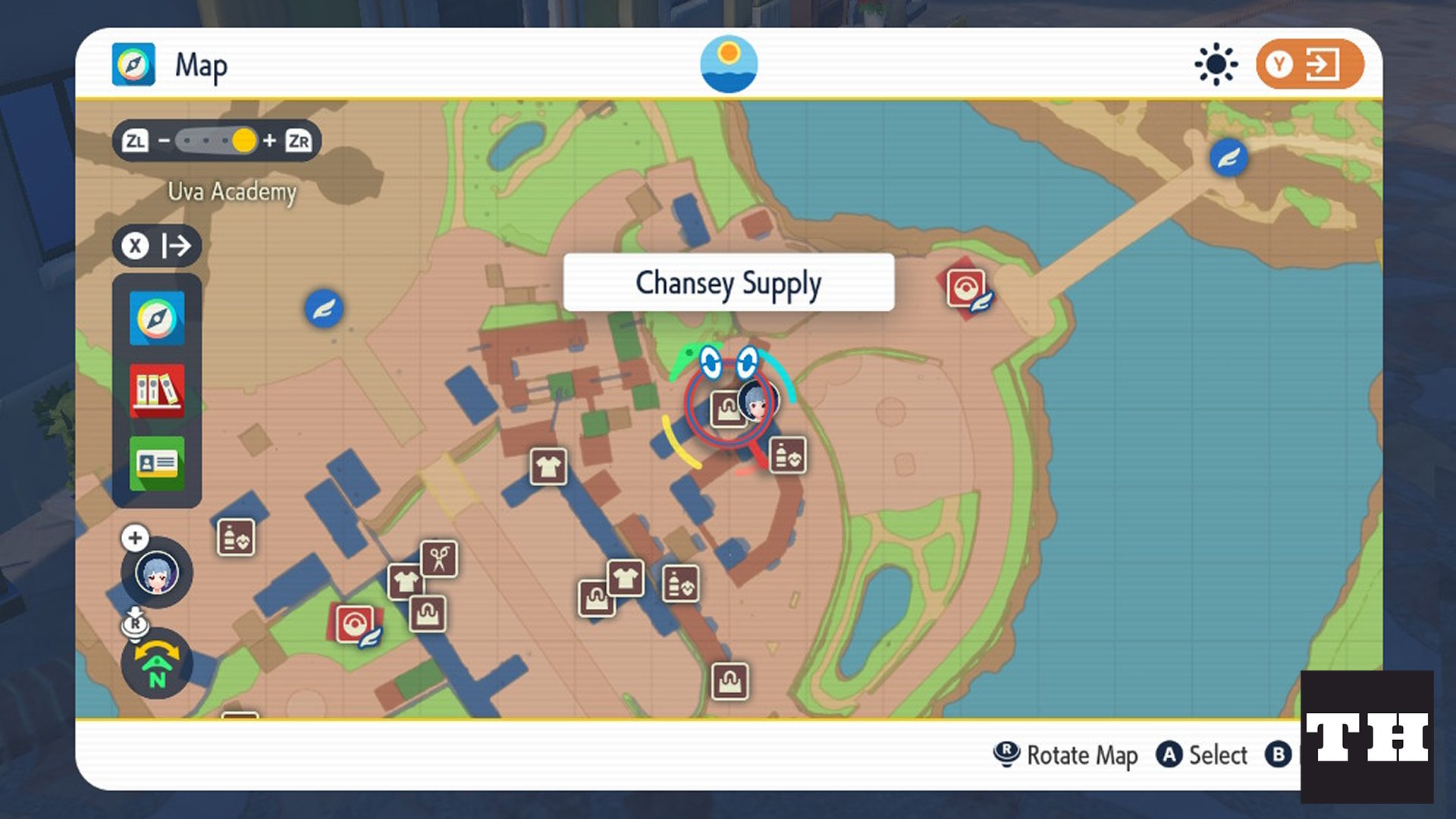Viewport: 1456px width, 819px height.
Task: Select the Pokémon Center marker near the bridge
Action: coord(965,289)
